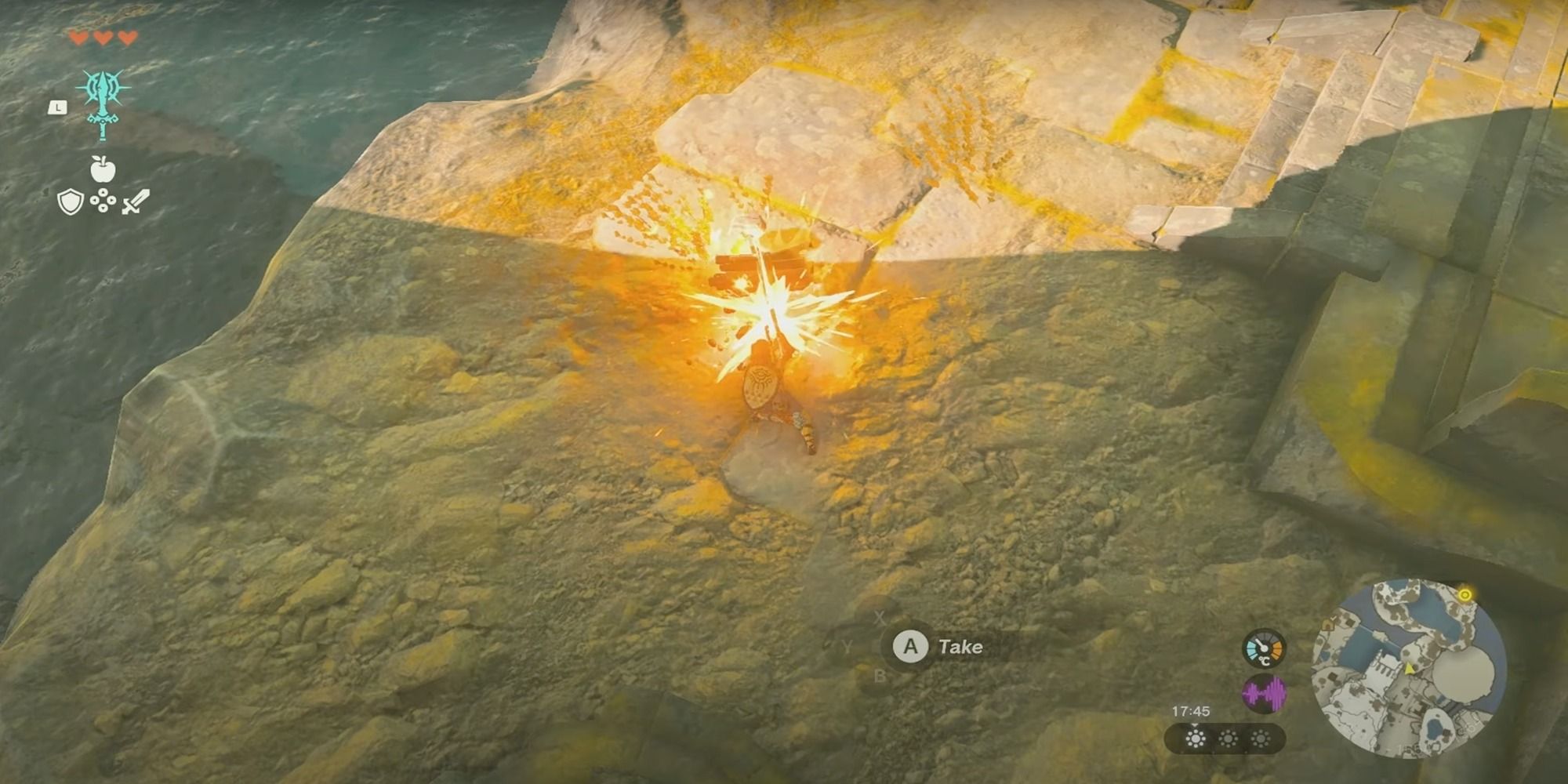Viewport: 1568px width, 784px height.
Task: Click the faded X button prompt
Action: pos(880,617)
